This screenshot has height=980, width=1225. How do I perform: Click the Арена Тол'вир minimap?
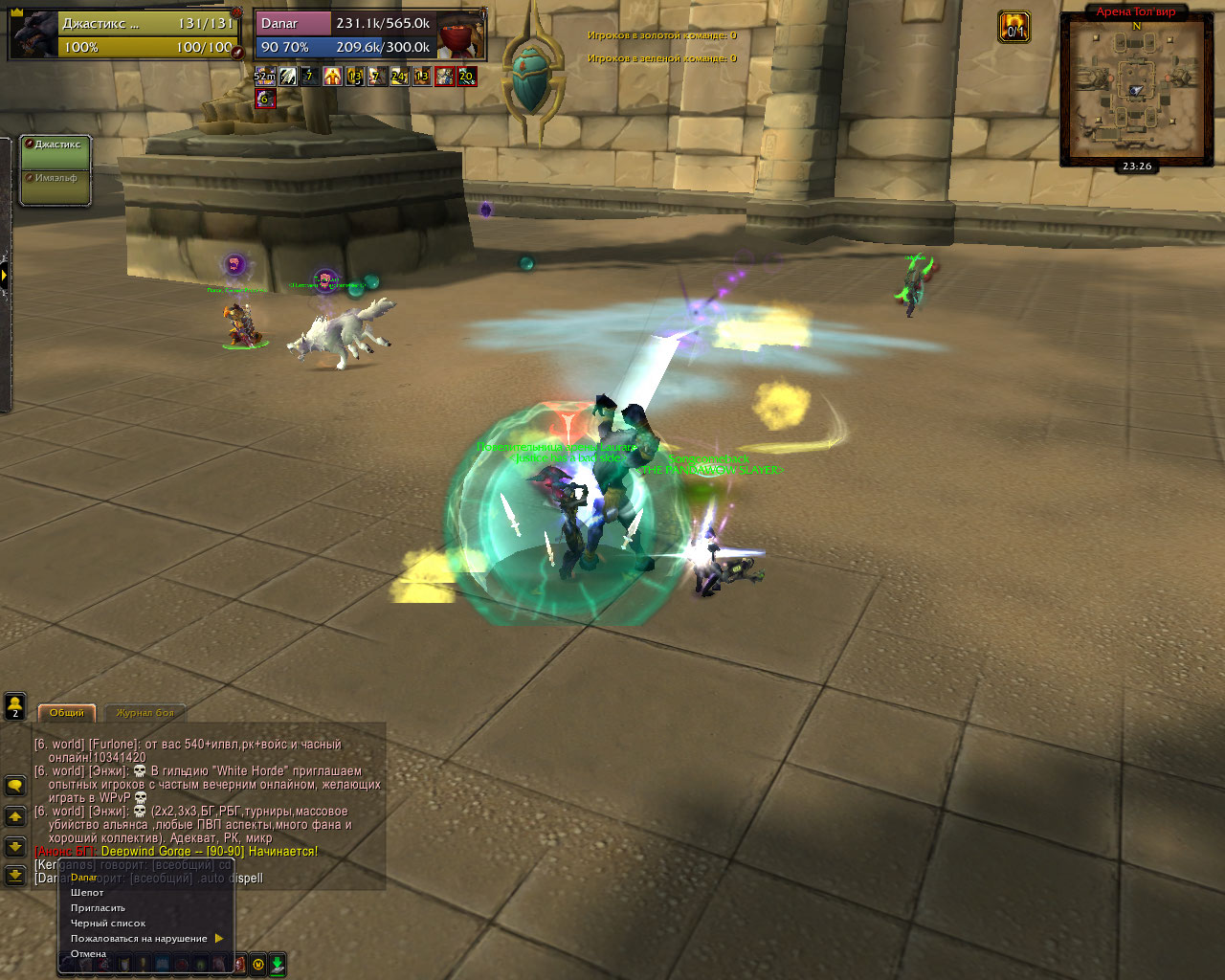pos(1136,91)
